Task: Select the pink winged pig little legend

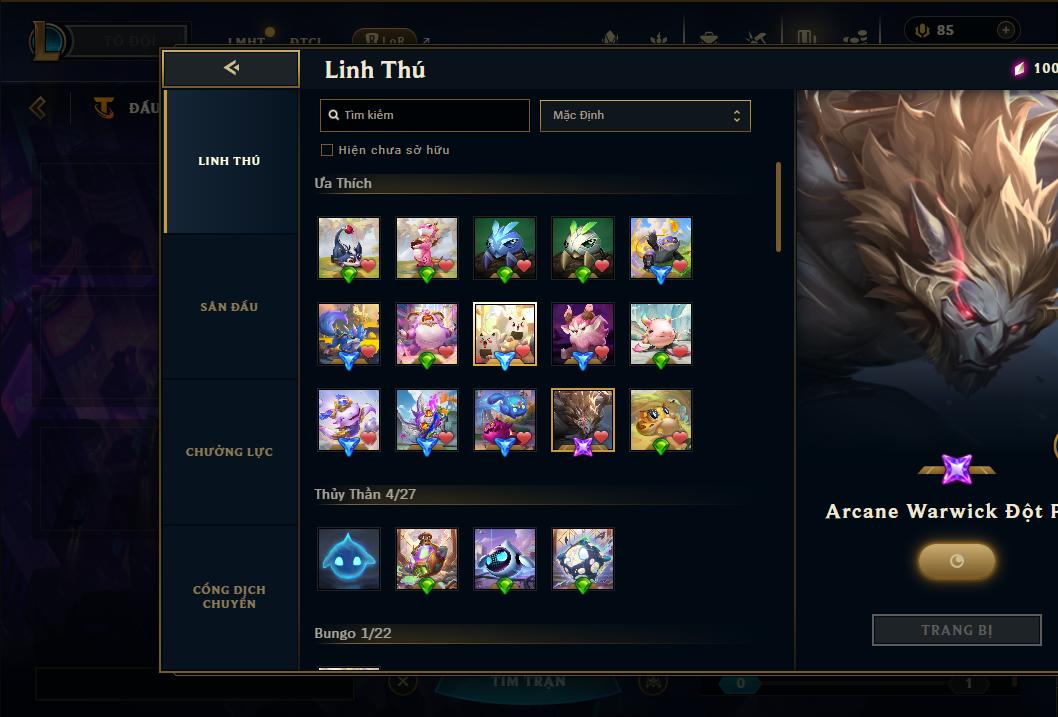Action: (x=661, y=334)
